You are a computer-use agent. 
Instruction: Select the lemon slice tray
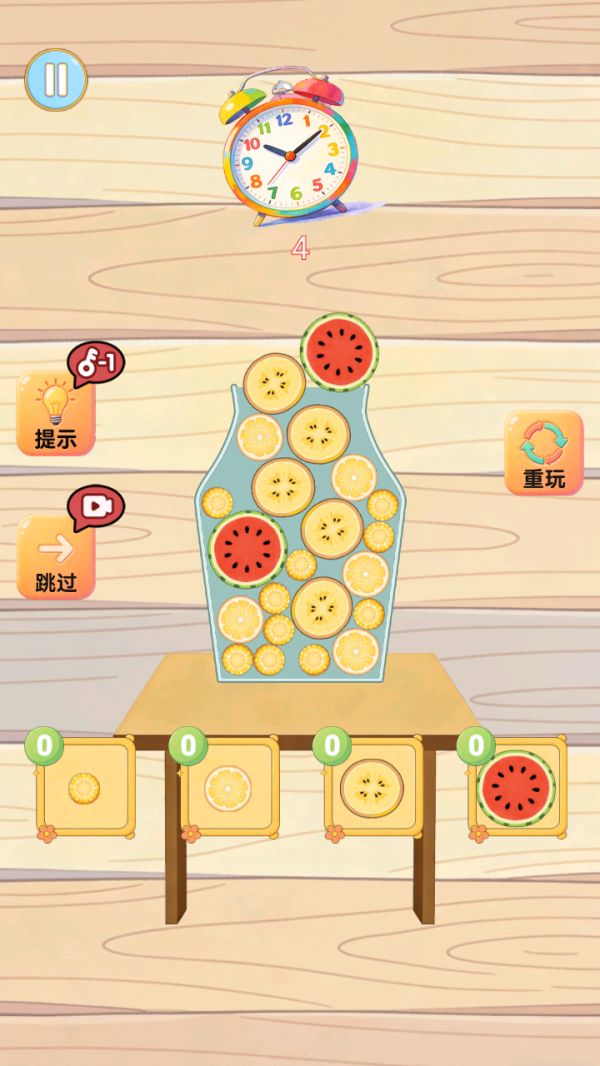pyautogui.click(x=229, y=787)
